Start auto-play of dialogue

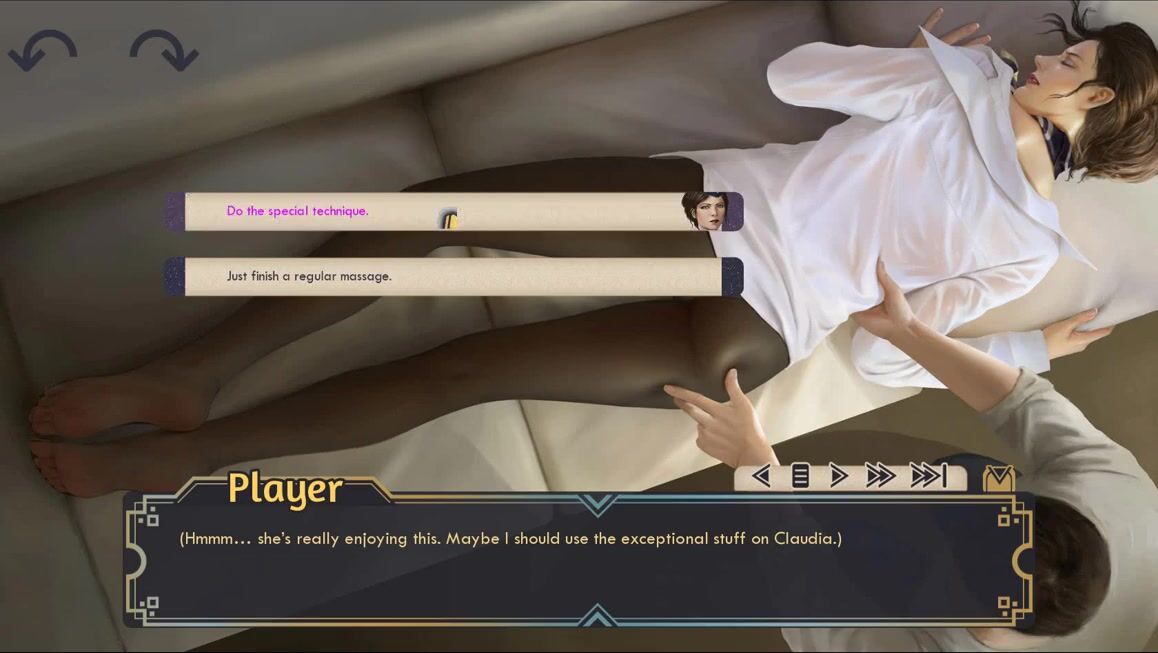tap(838, 476)
